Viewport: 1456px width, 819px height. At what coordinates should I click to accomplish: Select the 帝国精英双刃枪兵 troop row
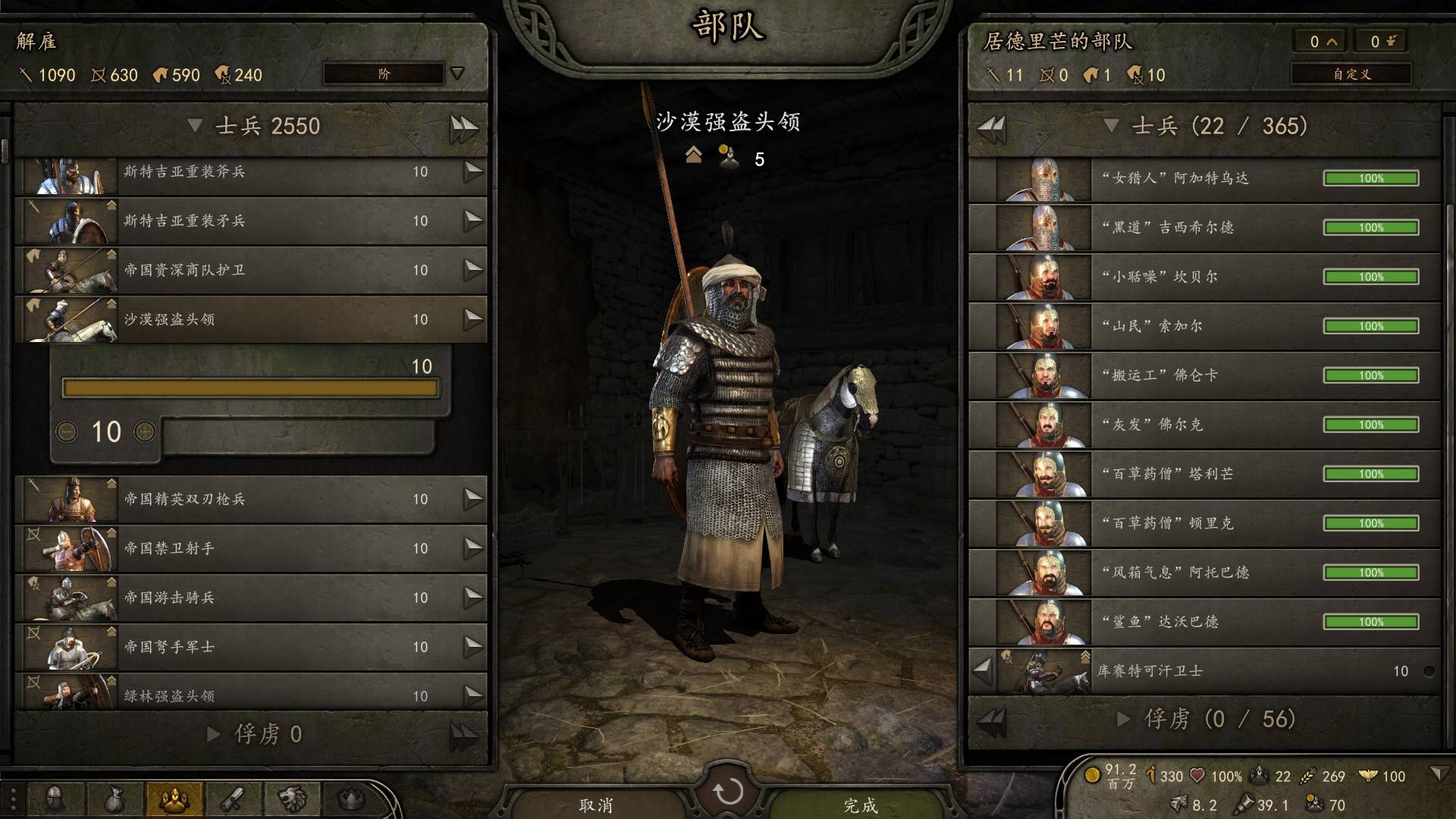click(250, 499)
